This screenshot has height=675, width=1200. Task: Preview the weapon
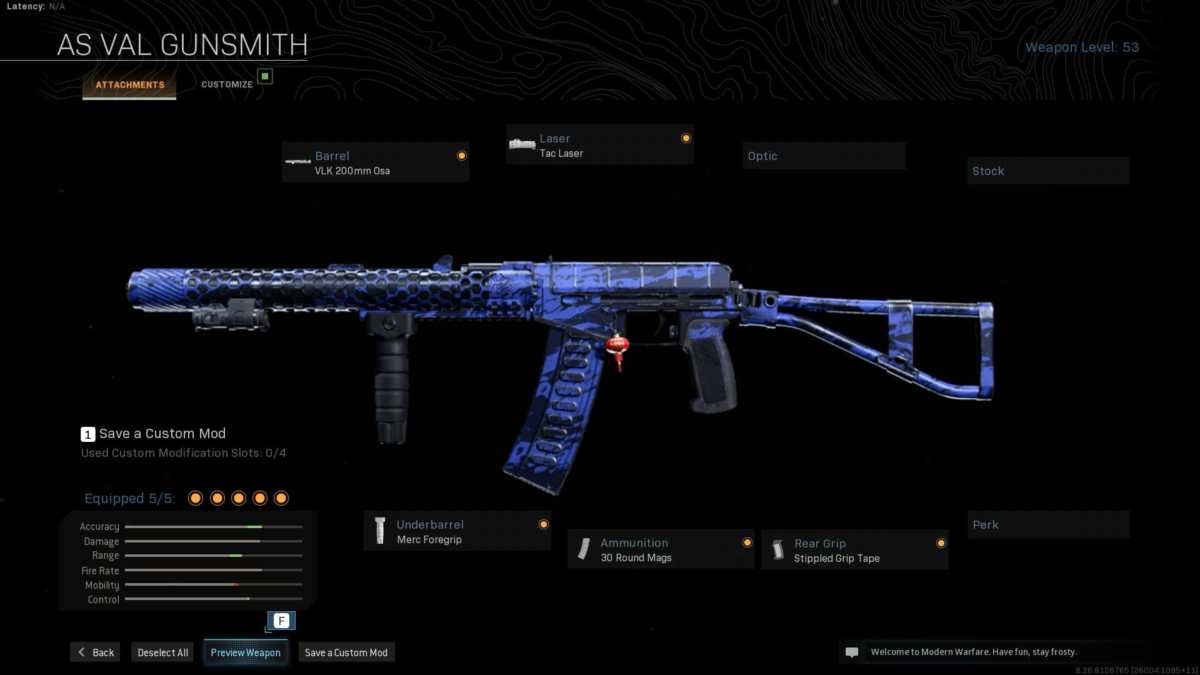point(246,652)
